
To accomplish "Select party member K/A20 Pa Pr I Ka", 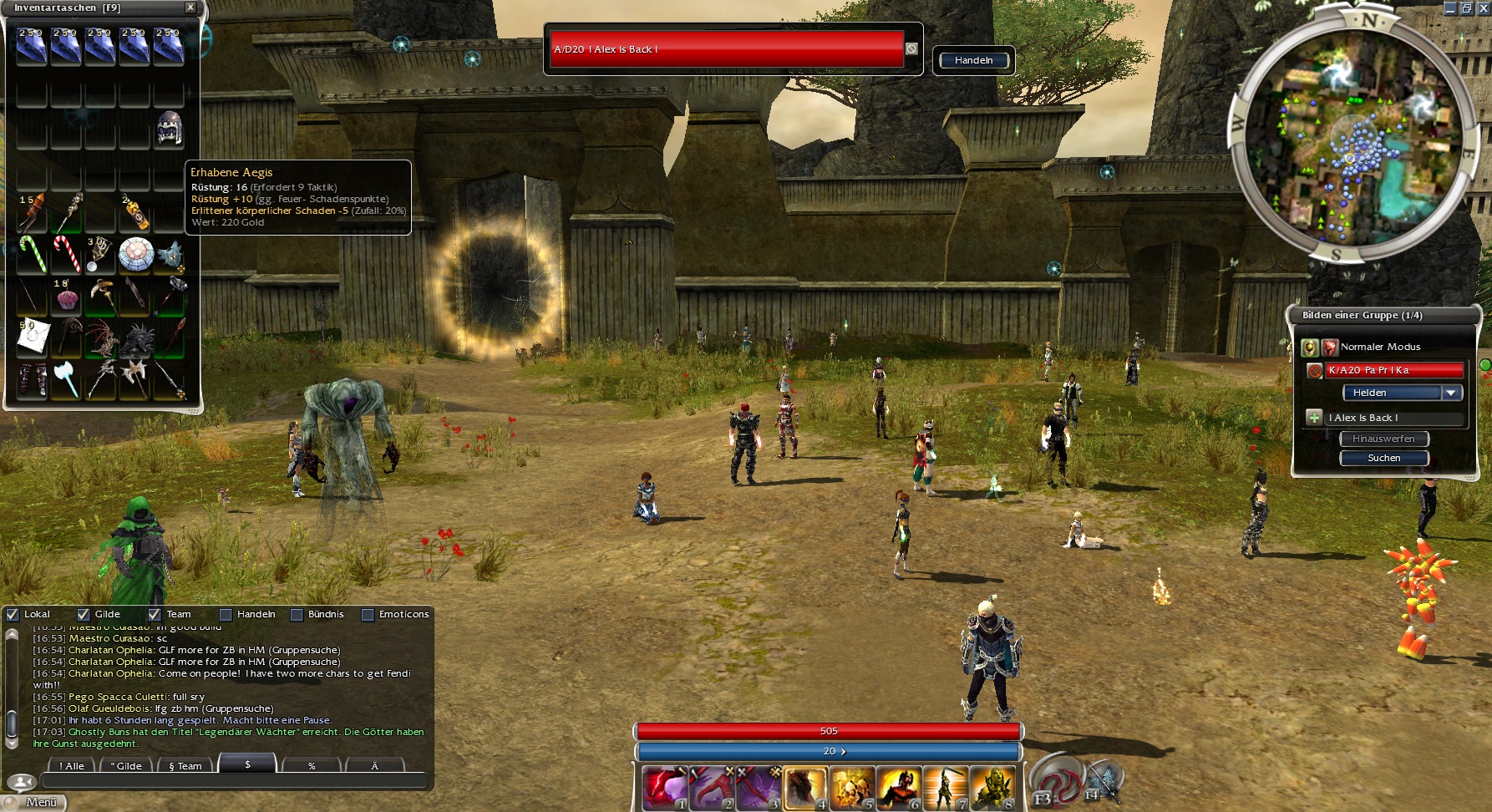I will [x=1393, y=370].
